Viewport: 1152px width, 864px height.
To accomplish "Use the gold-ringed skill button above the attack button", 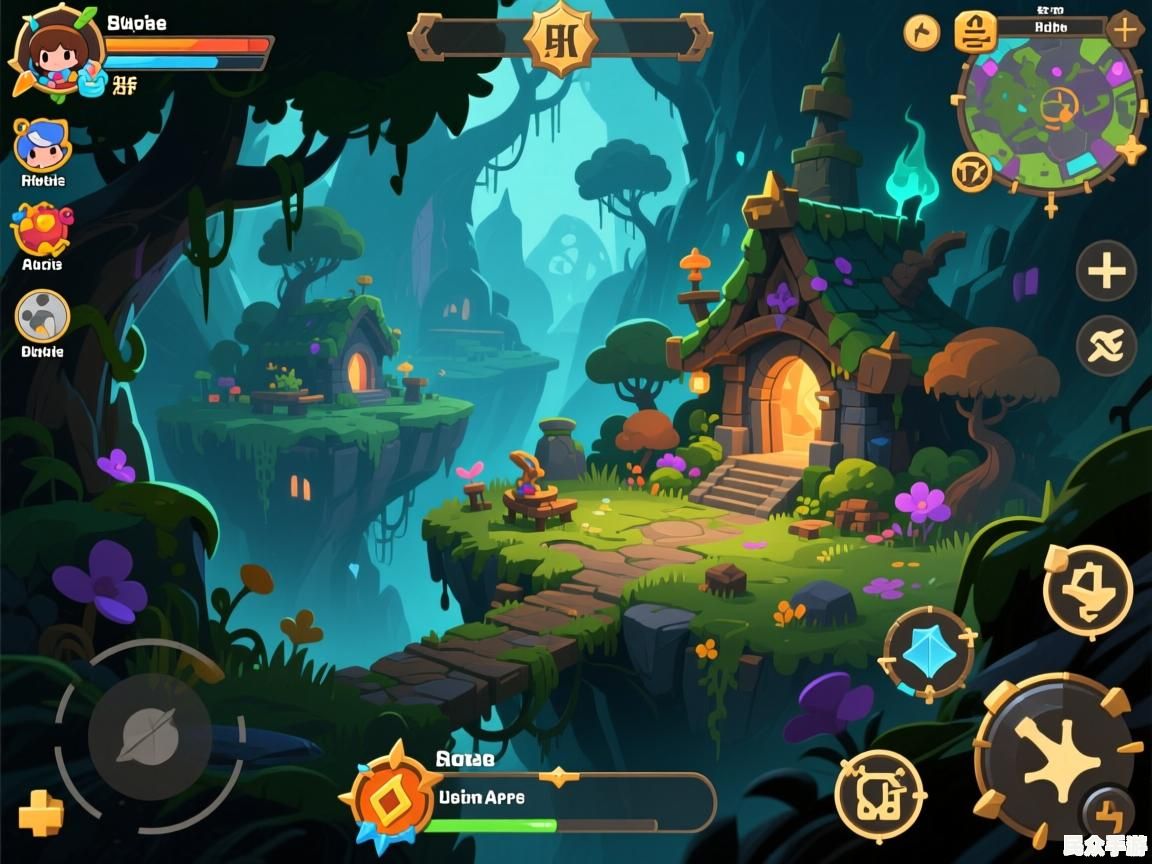I will pyautogui.click(x=1088, y=591).
